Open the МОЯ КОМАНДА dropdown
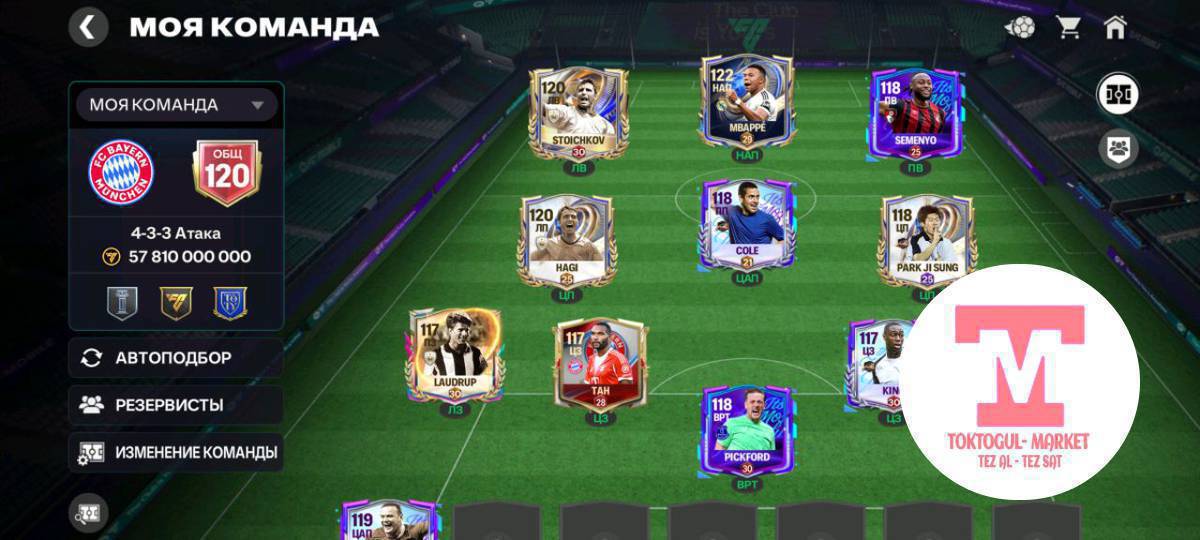1200x540 pixels. (x=177, y=105)
